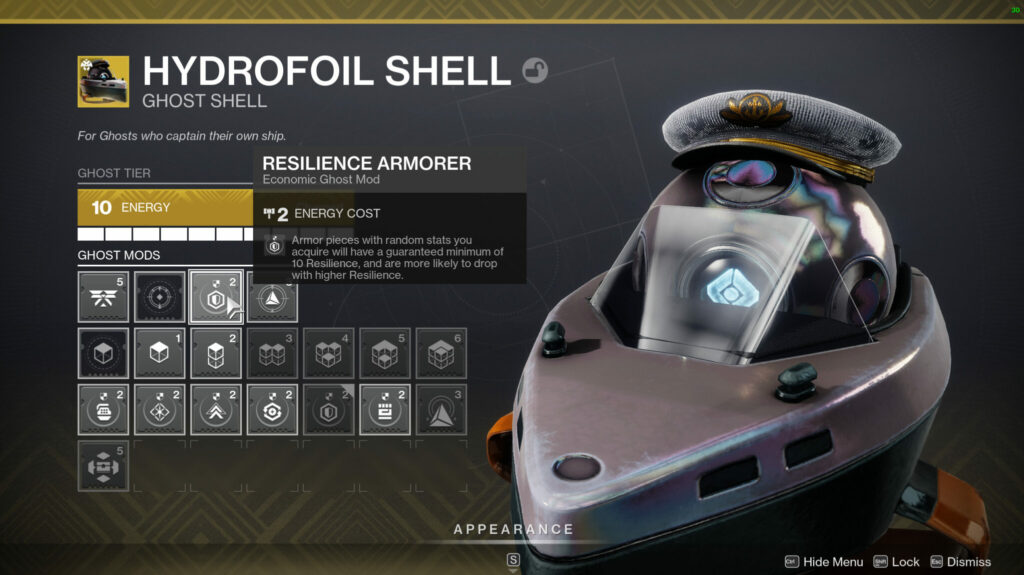Select the double chevron armorer mod
The height and width of the screenshot is (575, 1024).
(216, 410)
